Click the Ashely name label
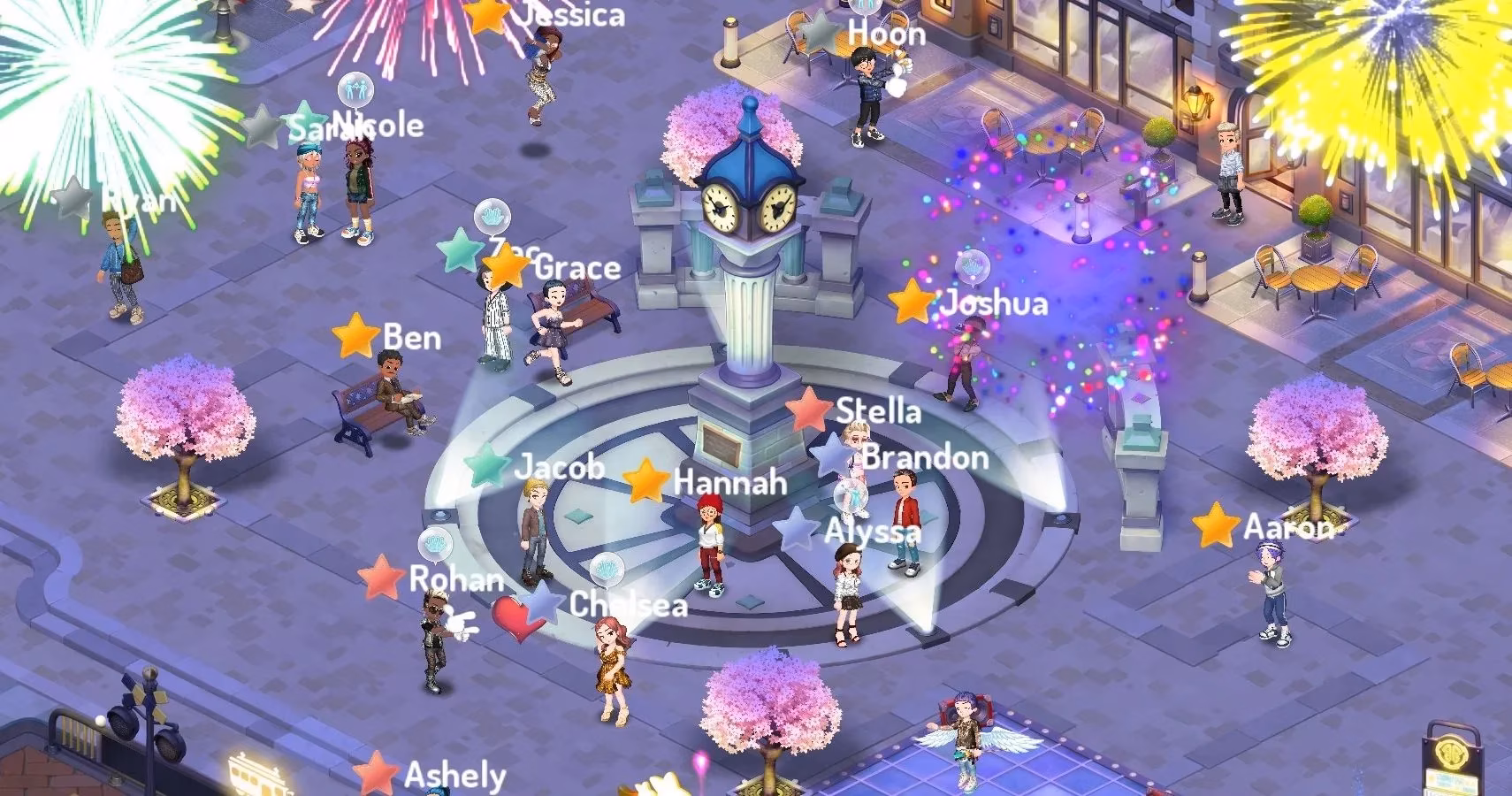The image size is (1512, 796). pos(454,775)
